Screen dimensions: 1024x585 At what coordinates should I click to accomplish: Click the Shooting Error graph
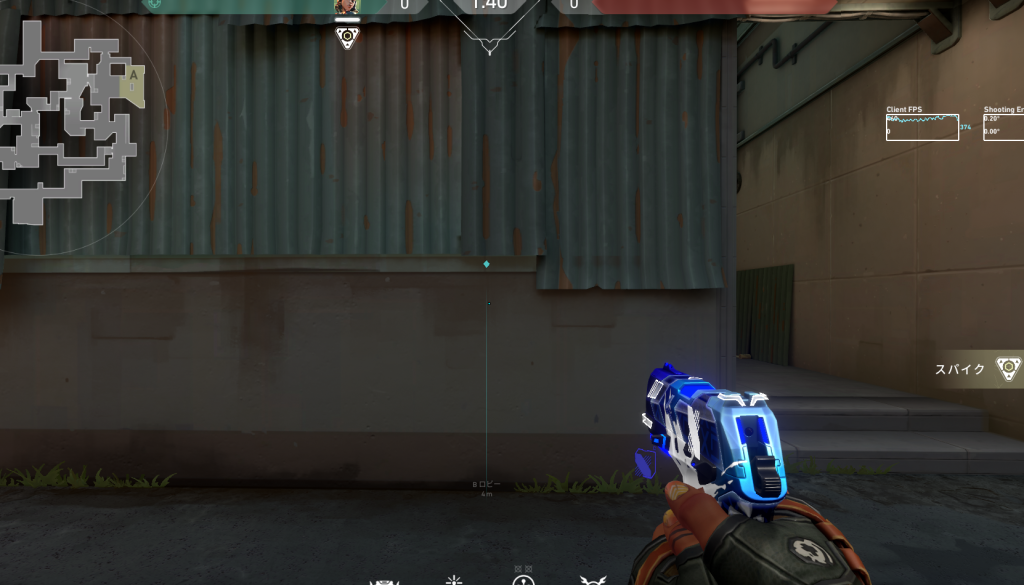(x=1004, y=127)
